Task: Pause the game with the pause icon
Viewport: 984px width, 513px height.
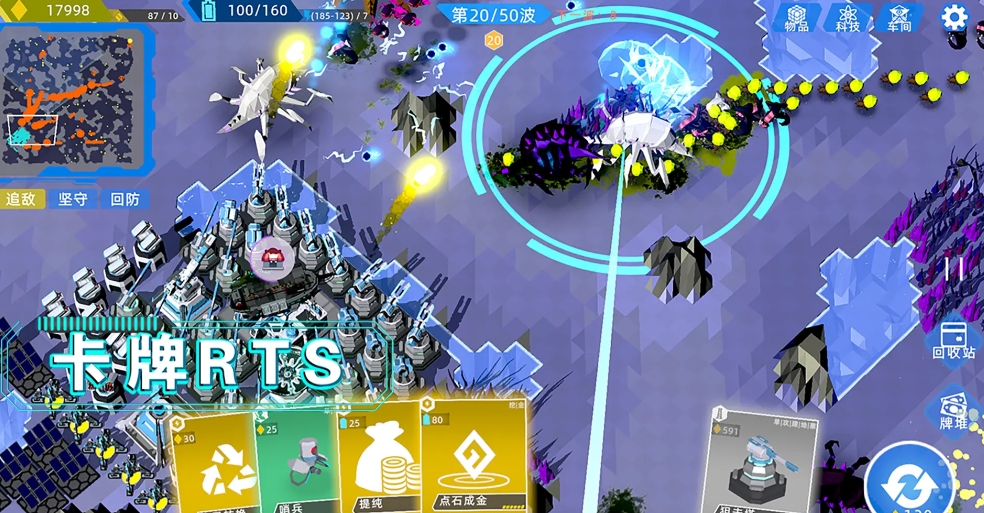Action: (x=954, y=268)
